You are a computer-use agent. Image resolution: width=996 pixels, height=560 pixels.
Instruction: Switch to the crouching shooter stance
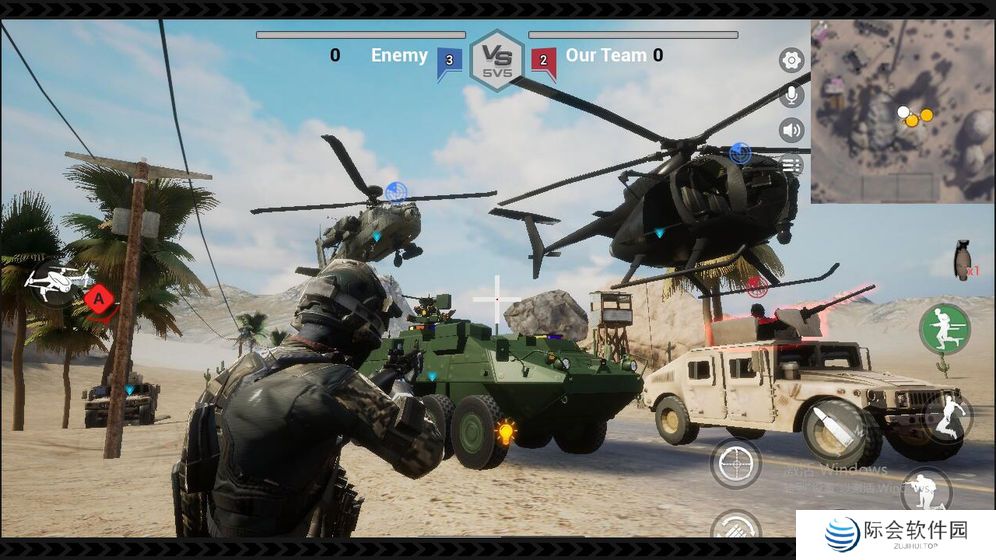925,490
